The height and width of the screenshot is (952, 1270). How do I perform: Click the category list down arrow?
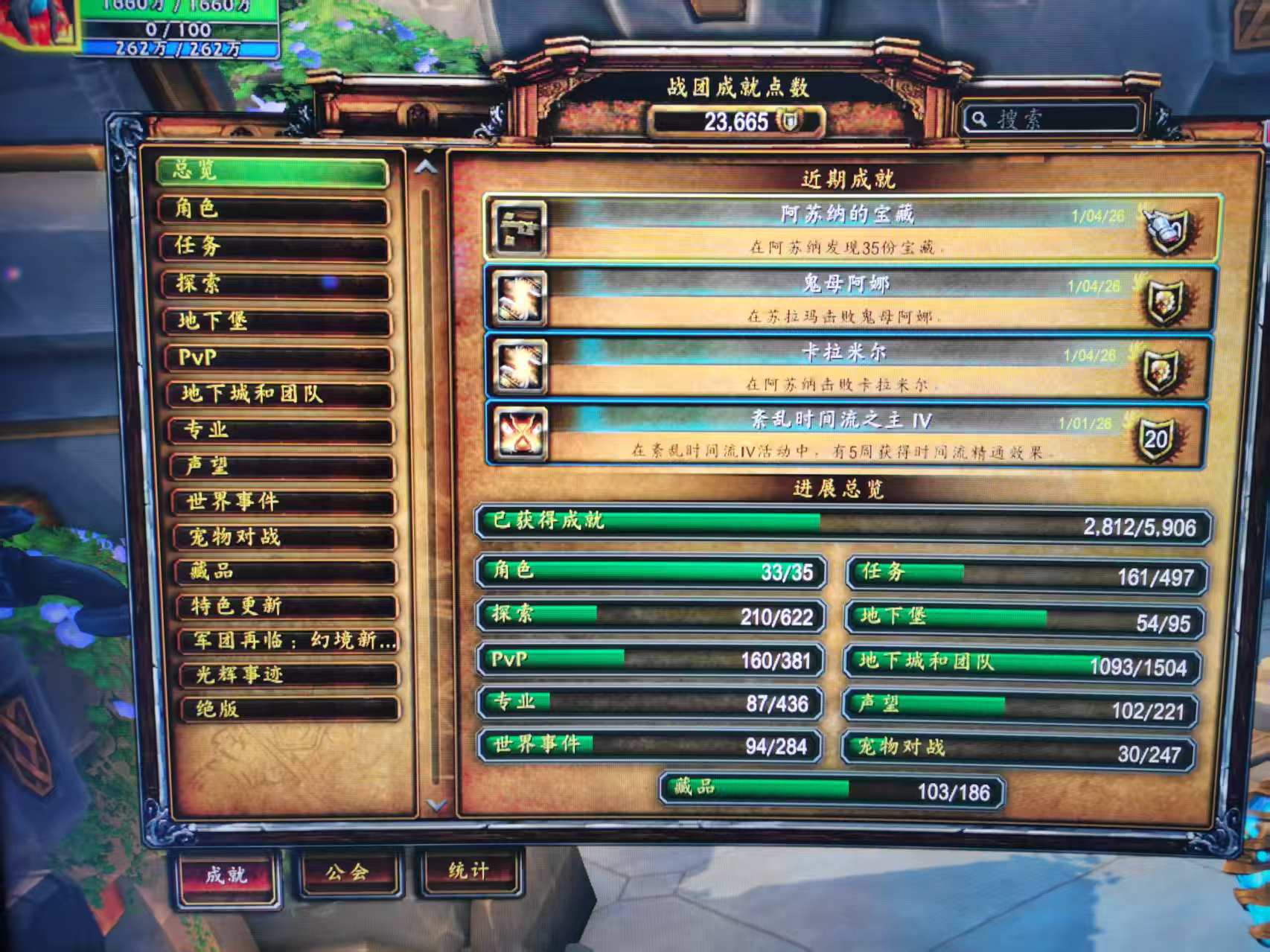coord(436,805)
